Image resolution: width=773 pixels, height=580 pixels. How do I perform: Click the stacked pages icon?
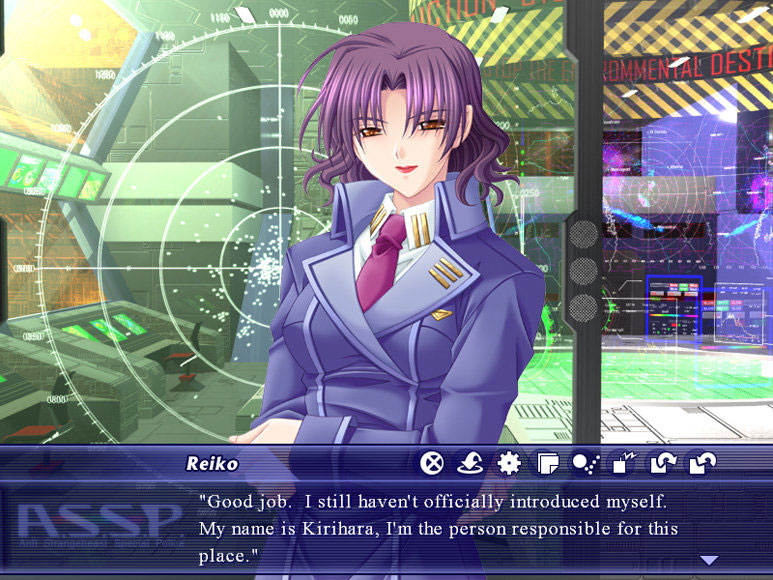(x=547, y=463)
